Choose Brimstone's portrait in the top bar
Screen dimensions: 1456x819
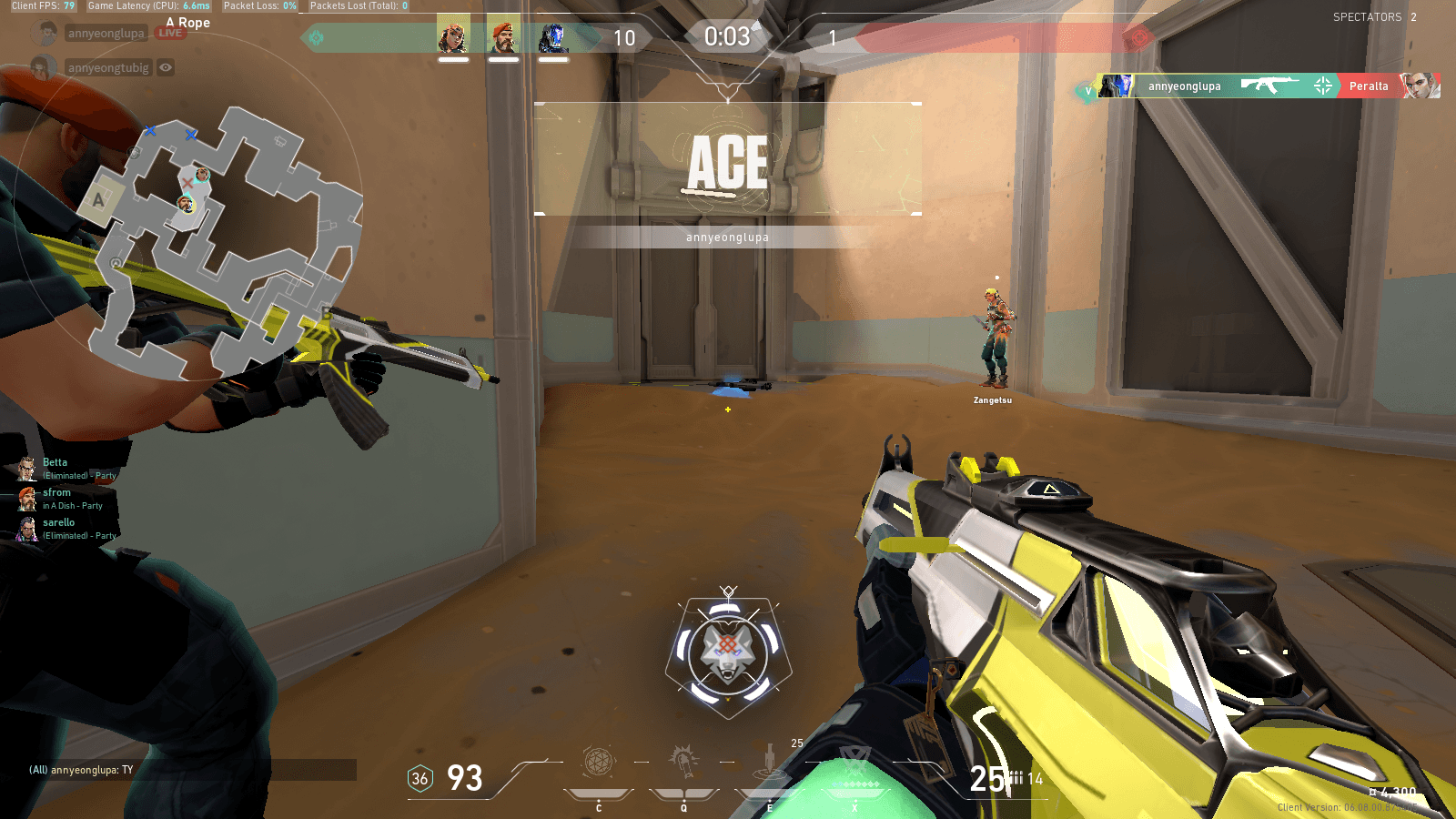pos(503,38)
